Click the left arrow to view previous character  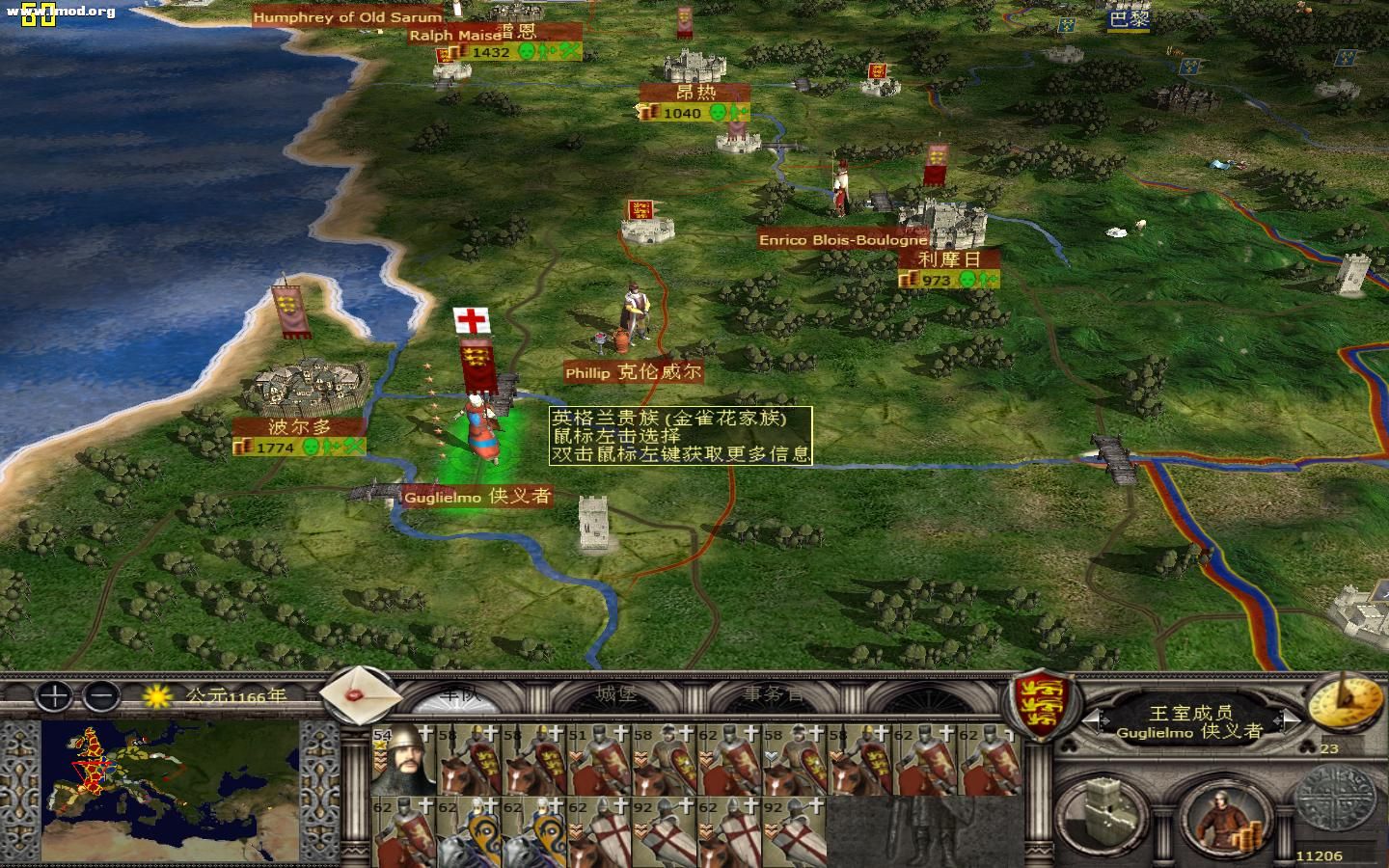coord(1096,721)
